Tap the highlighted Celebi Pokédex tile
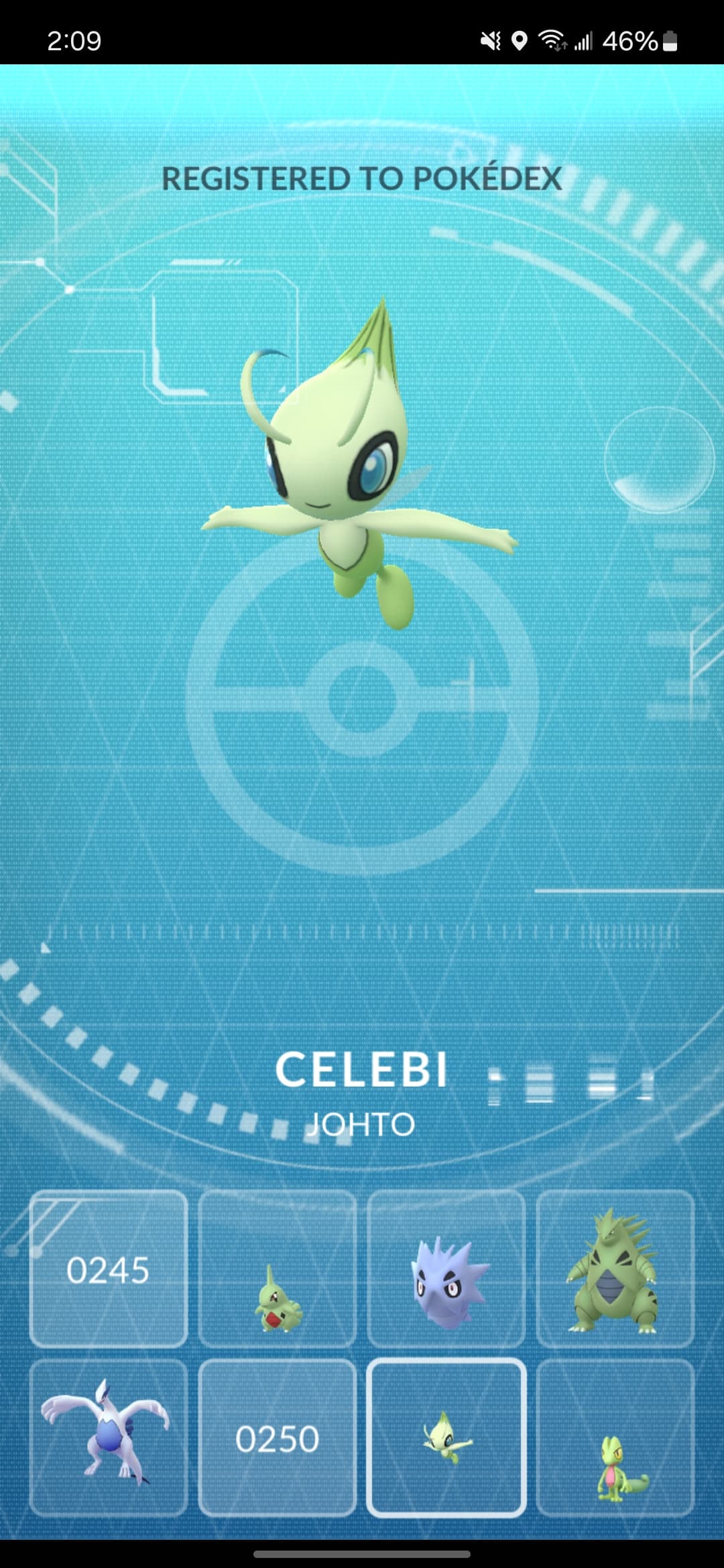This screenshot has width=724, height=1568. click(x=446, y=1438)
